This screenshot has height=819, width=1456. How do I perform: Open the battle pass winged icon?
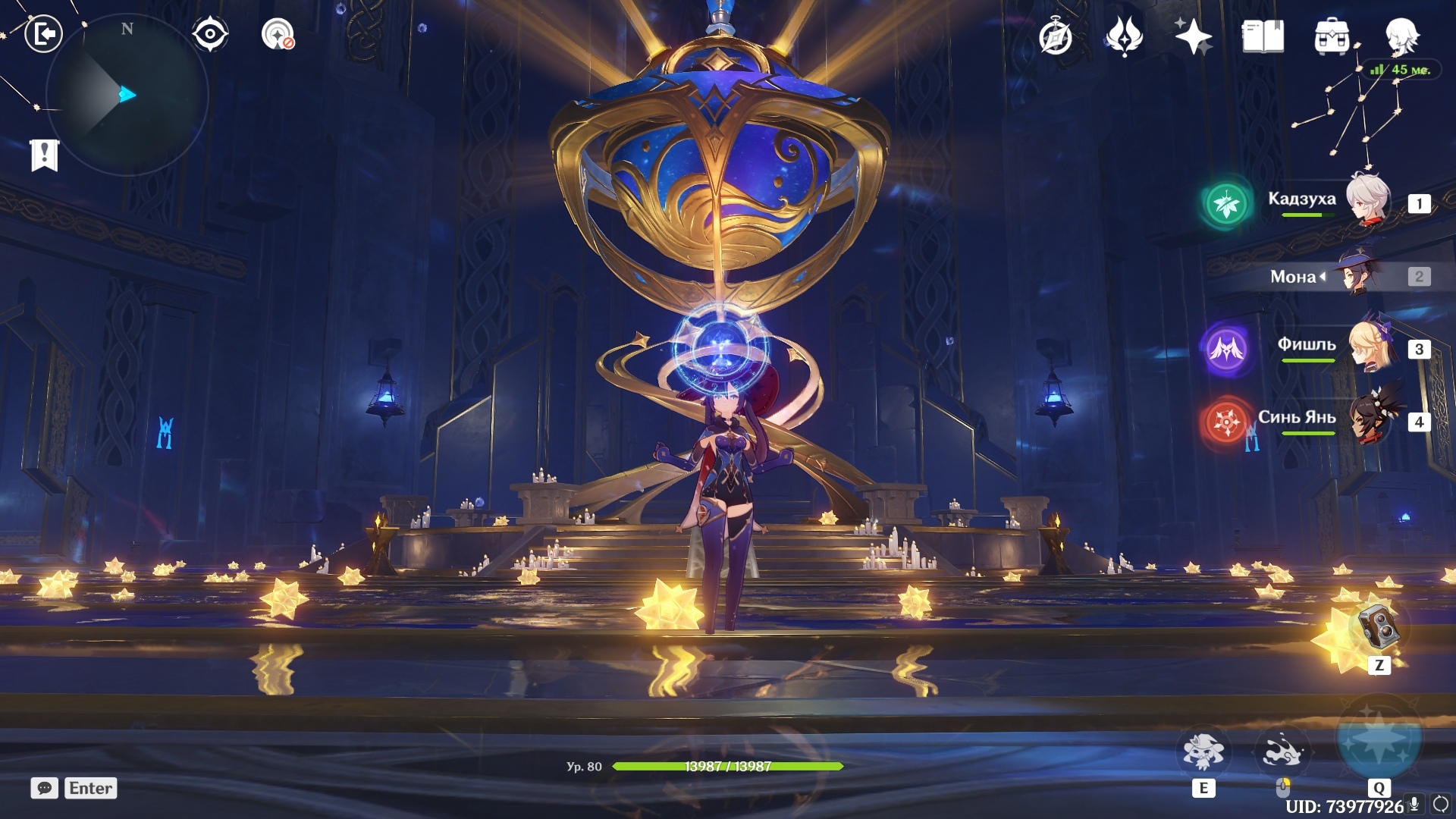(1124, 36)
